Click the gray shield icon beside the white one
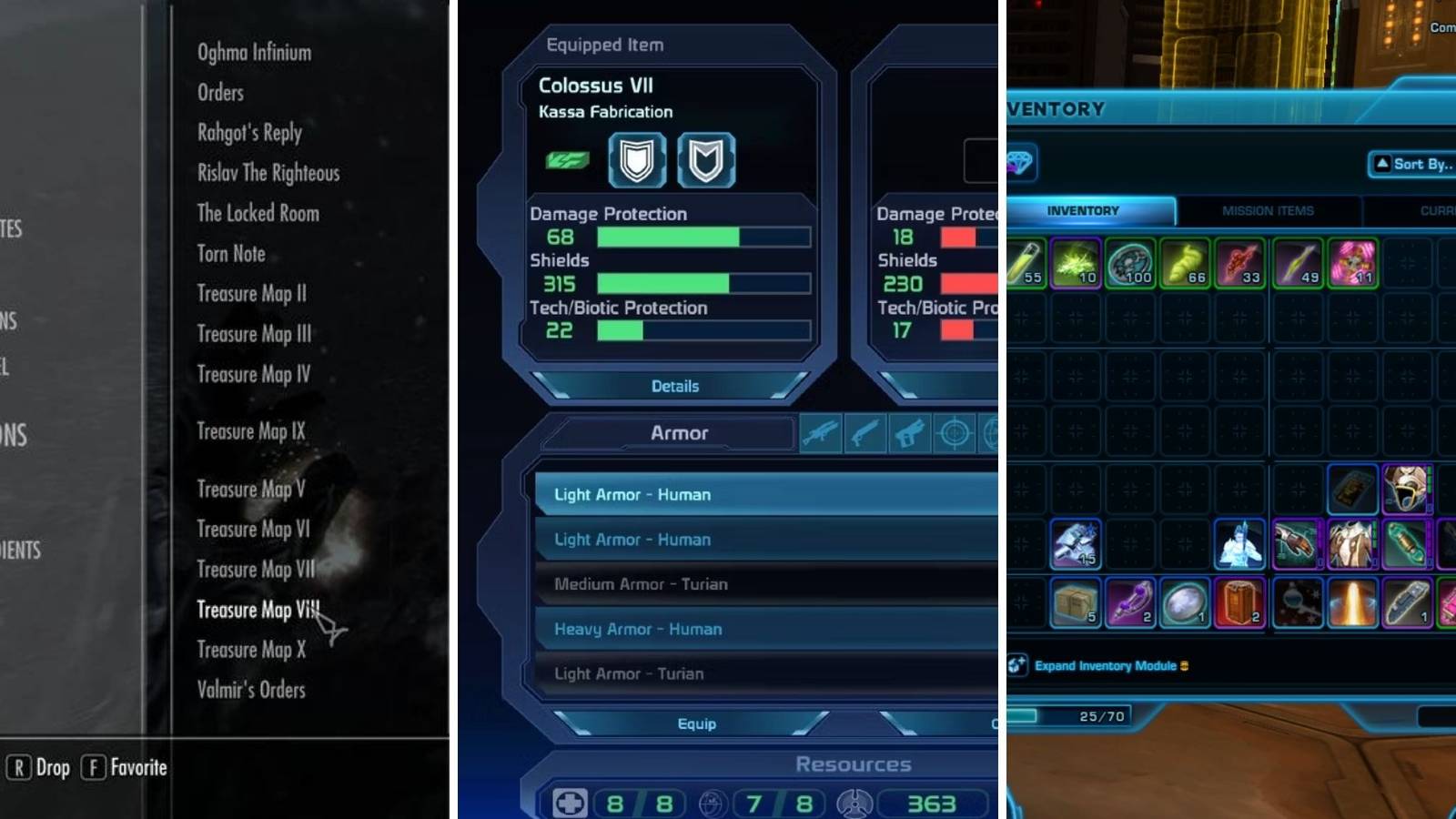Screen dimensions: 1456x819 (x=707, y=161)
